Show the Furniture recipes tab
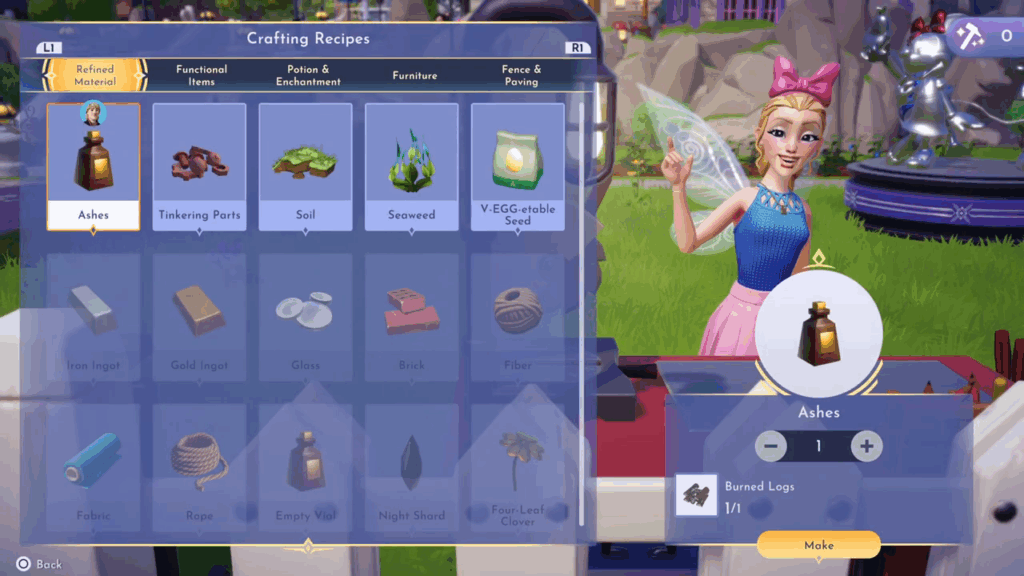The width and height of the screenshot is (1024, 576). (415, 75)
